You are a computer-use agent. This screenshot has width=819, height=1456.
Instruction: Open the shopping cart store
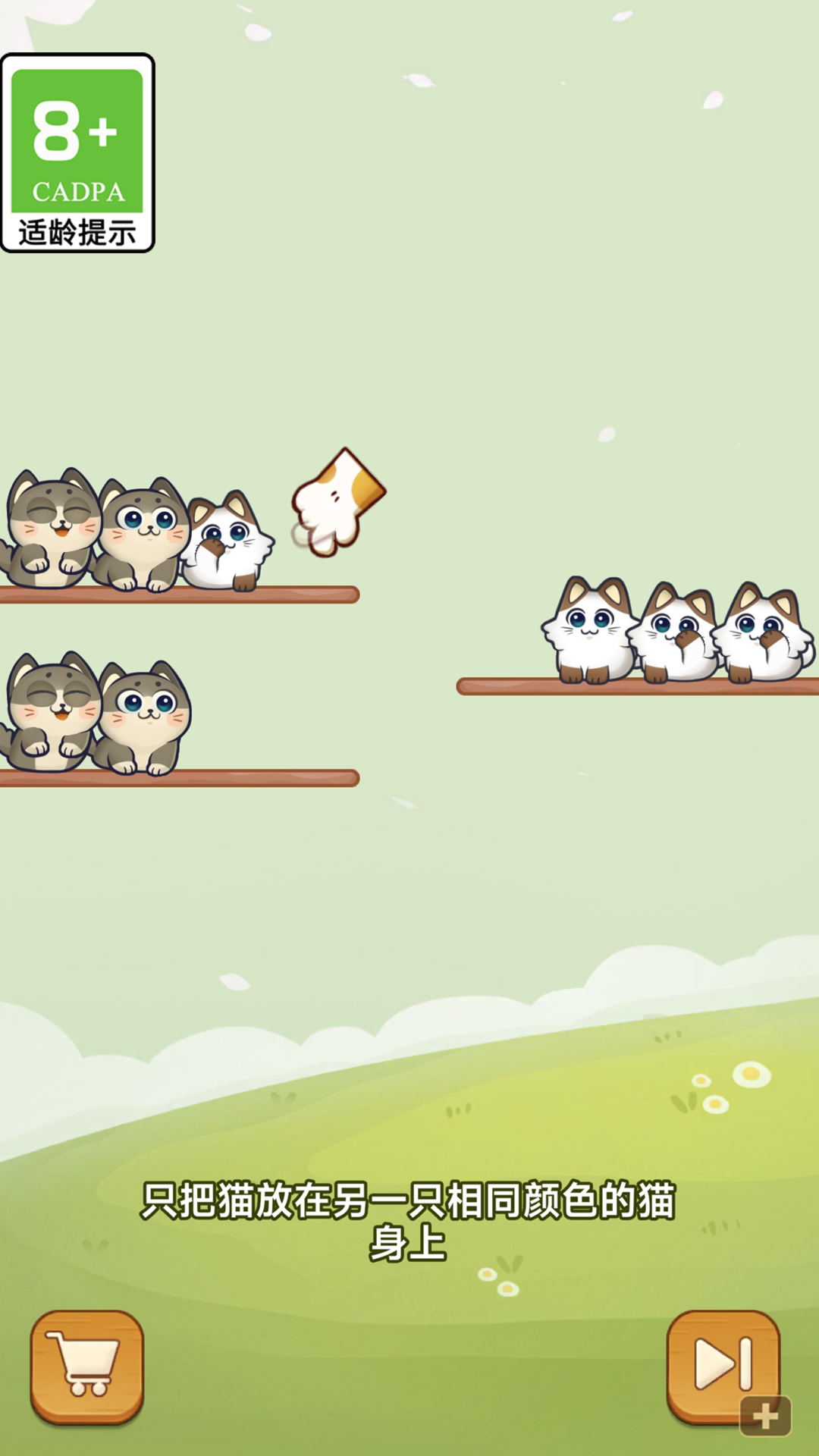(x=86, y=1366)
